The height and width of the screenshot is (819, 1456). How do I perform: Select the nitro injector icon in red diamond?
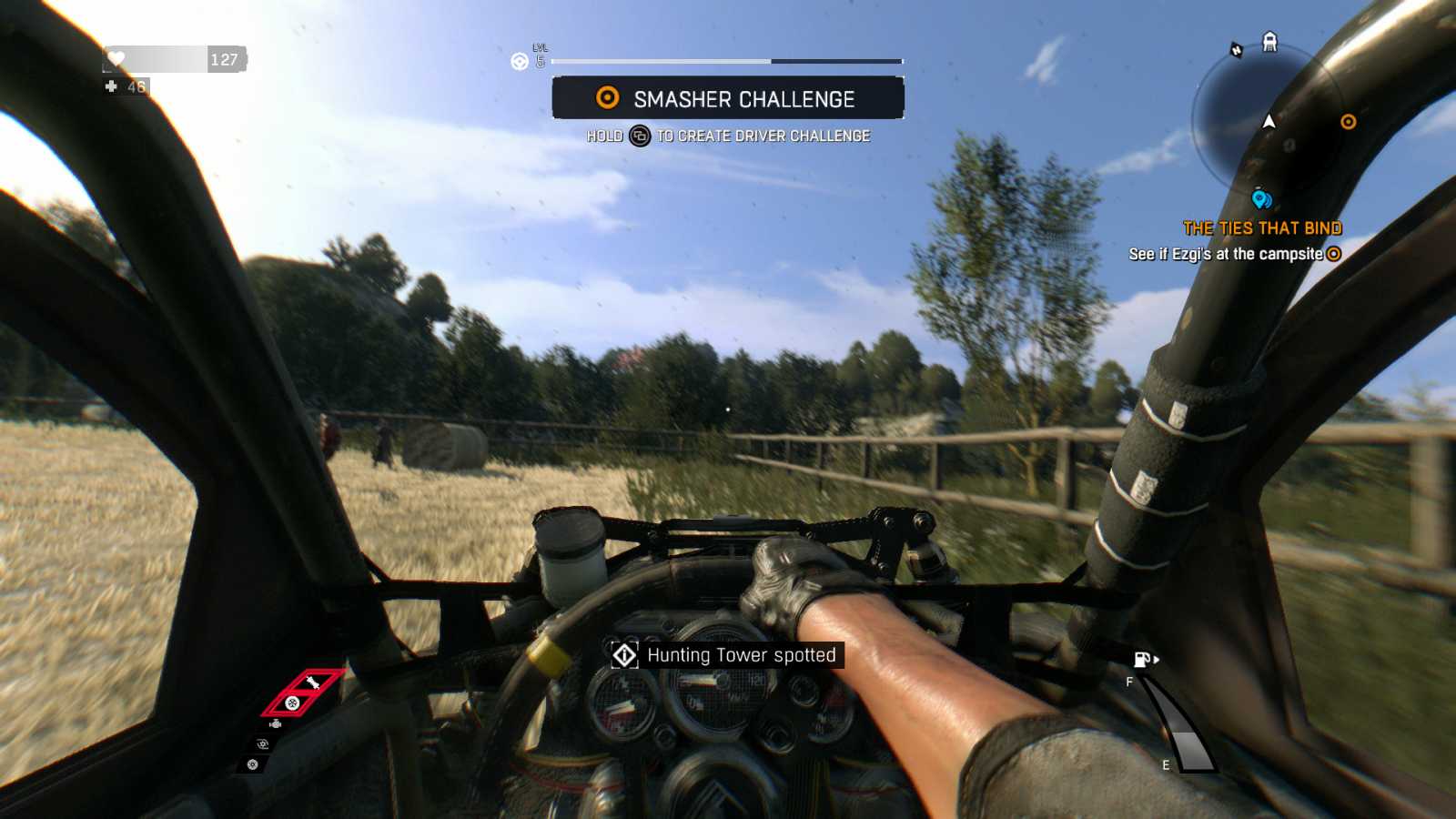[314, 682]
